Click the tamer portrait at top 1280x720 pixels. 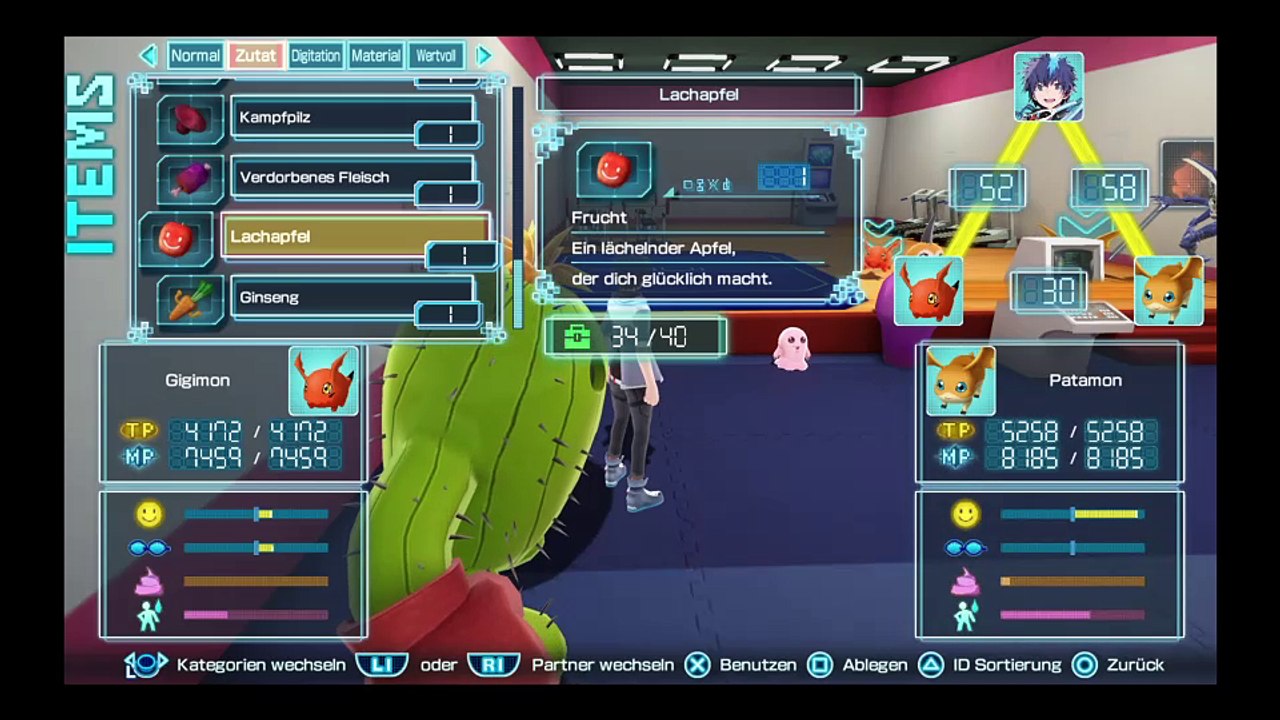(x=1048, y=87)
